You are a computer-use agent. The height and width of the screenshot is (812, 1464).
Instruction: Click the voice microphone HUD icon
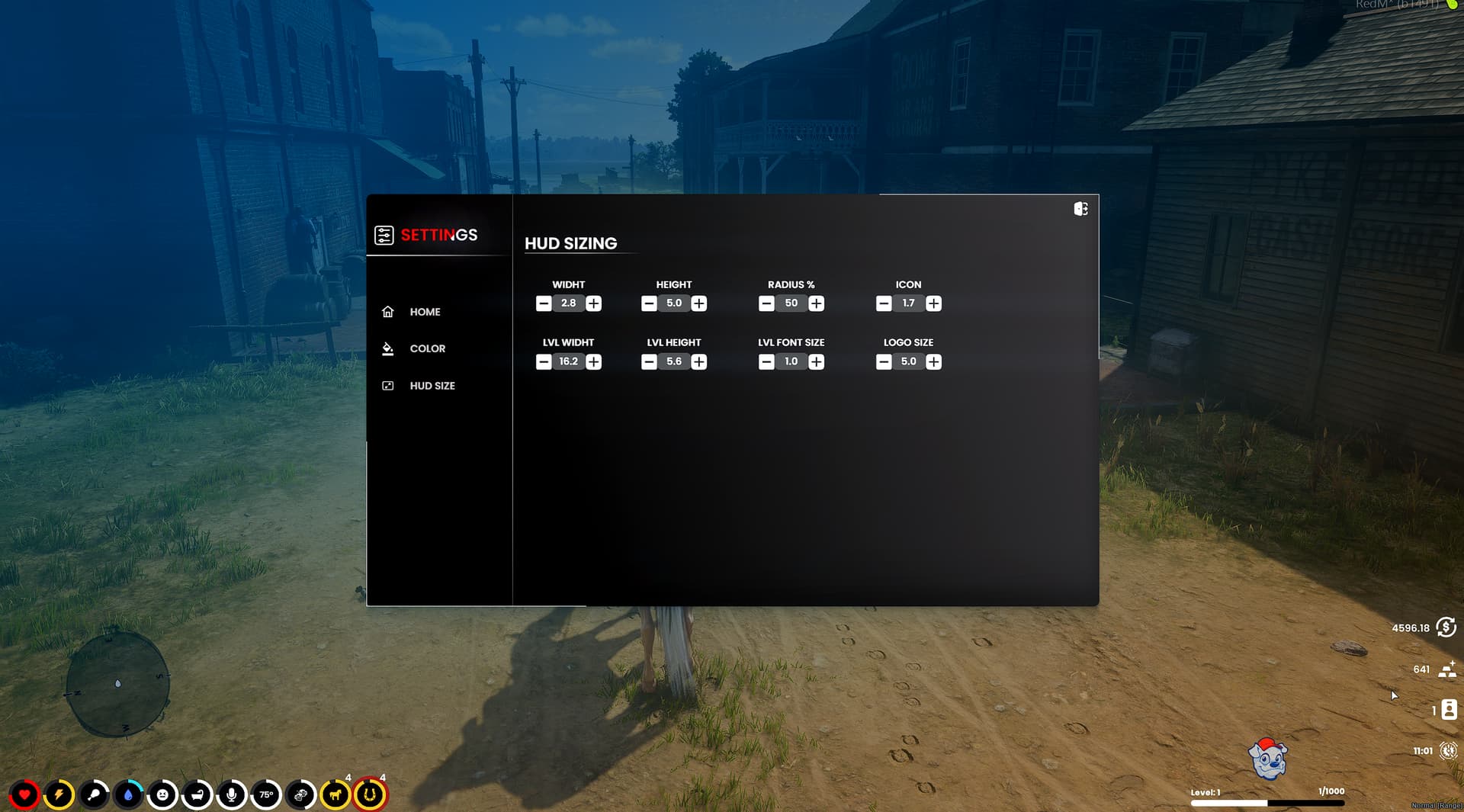(231, 794)
